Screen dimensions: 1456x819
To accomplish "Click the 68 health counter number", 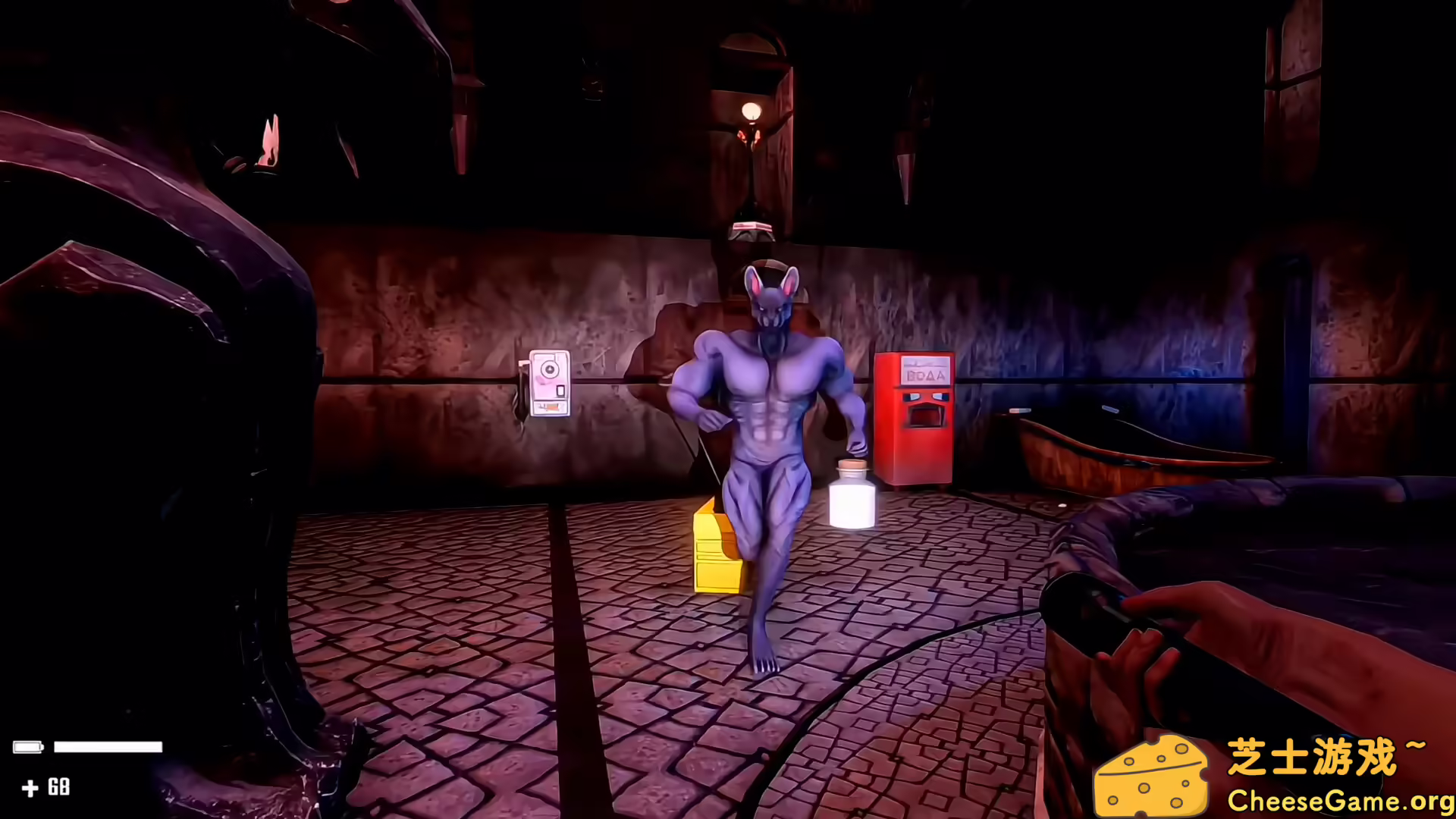I will (x=59, y=787).
